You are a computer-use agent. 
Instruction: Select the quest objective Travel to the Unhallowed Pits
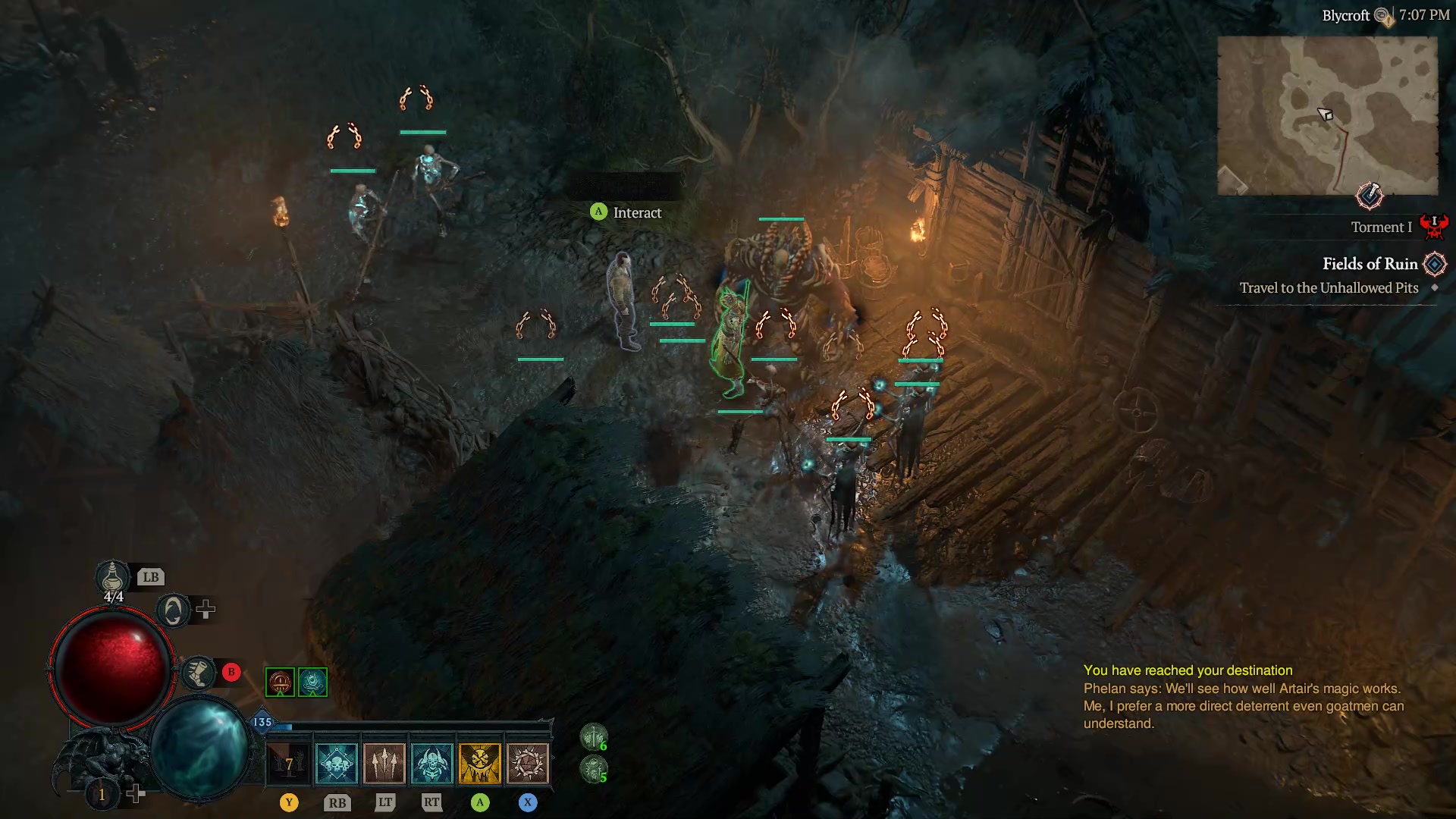1329,288
